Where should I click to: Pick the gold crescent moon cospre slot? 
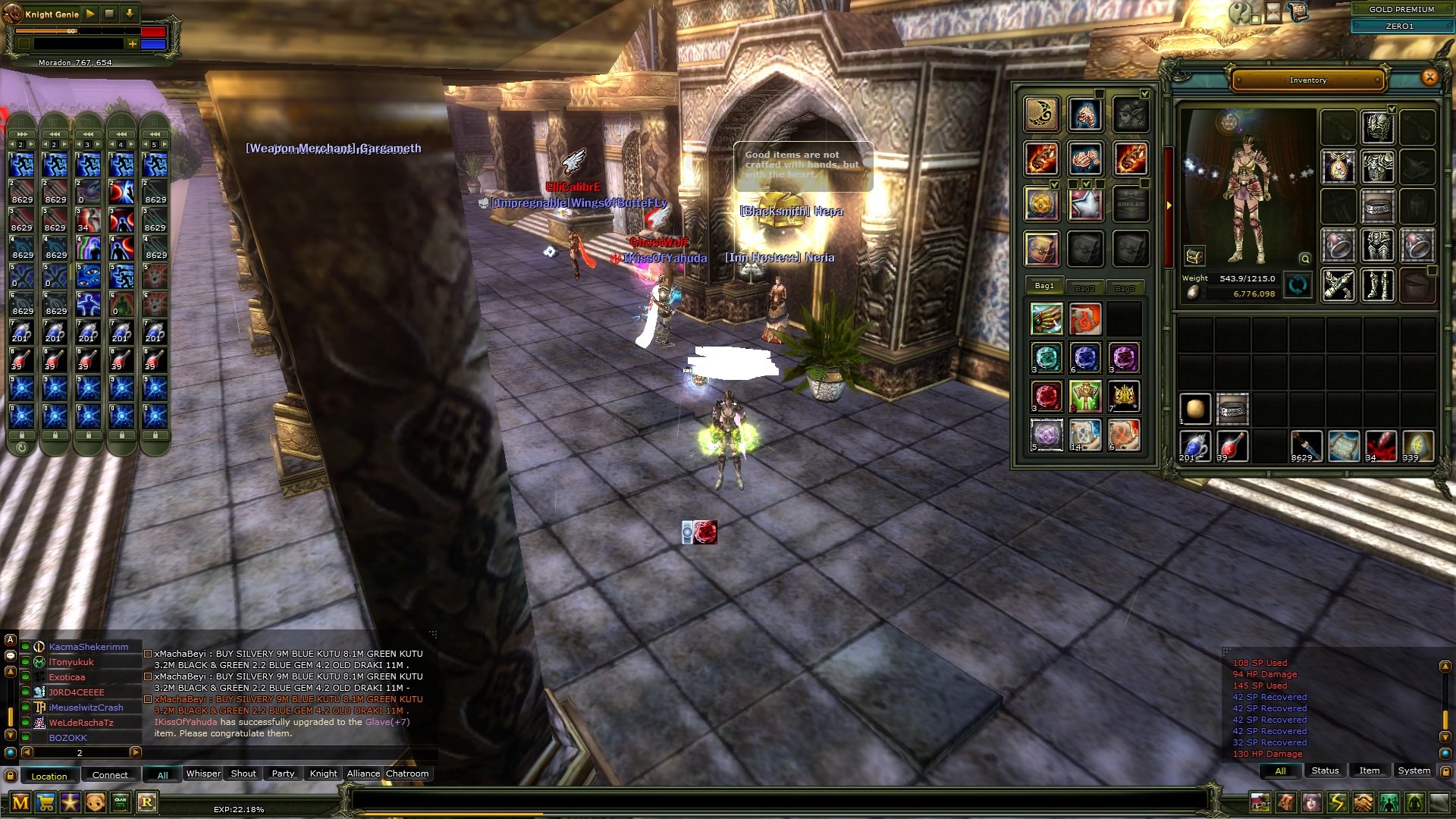pos(1041,115)
